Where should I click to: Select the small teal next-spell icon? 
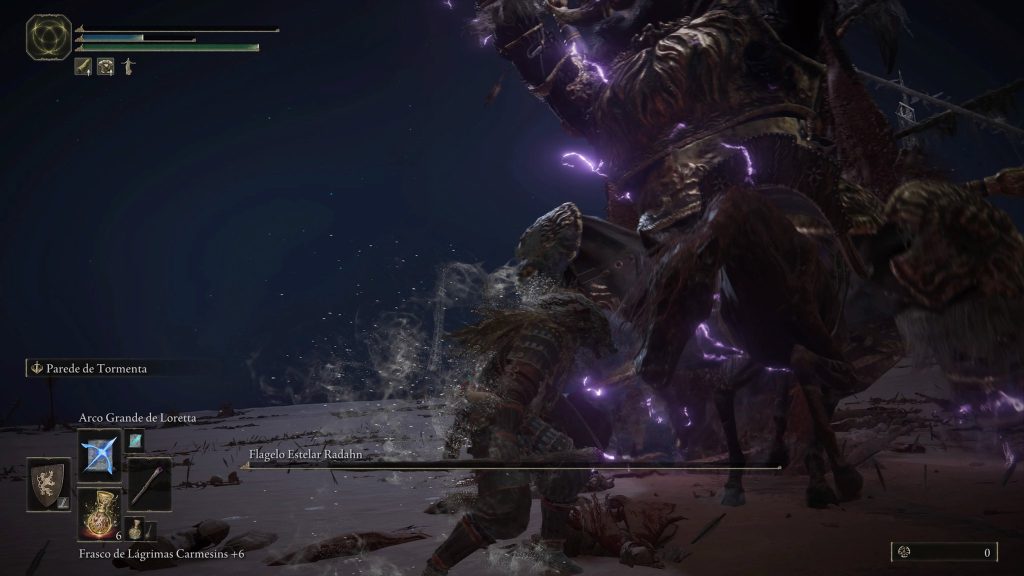(x=134, y=439)
